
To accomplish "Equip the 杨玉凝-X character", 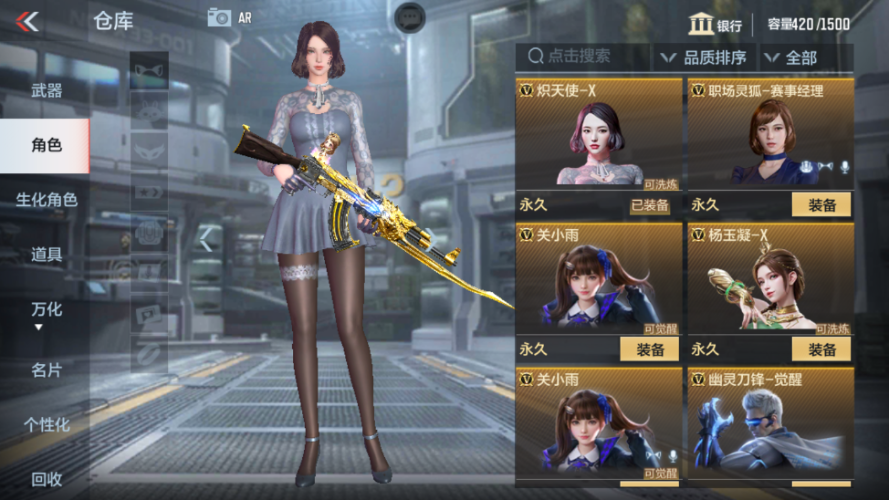I will pos(821,349).
